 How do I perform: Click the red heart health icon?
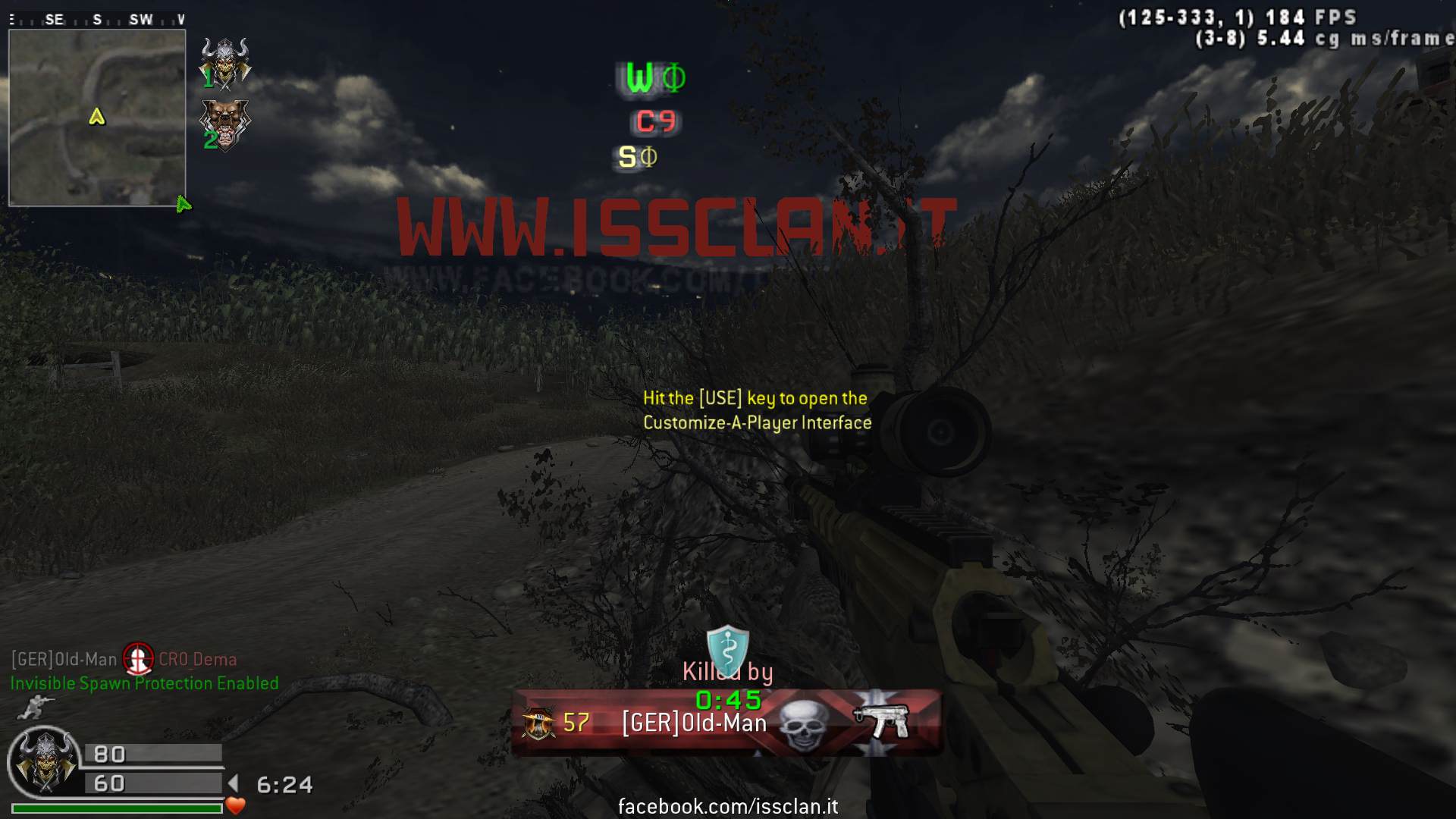coord(236,805)
